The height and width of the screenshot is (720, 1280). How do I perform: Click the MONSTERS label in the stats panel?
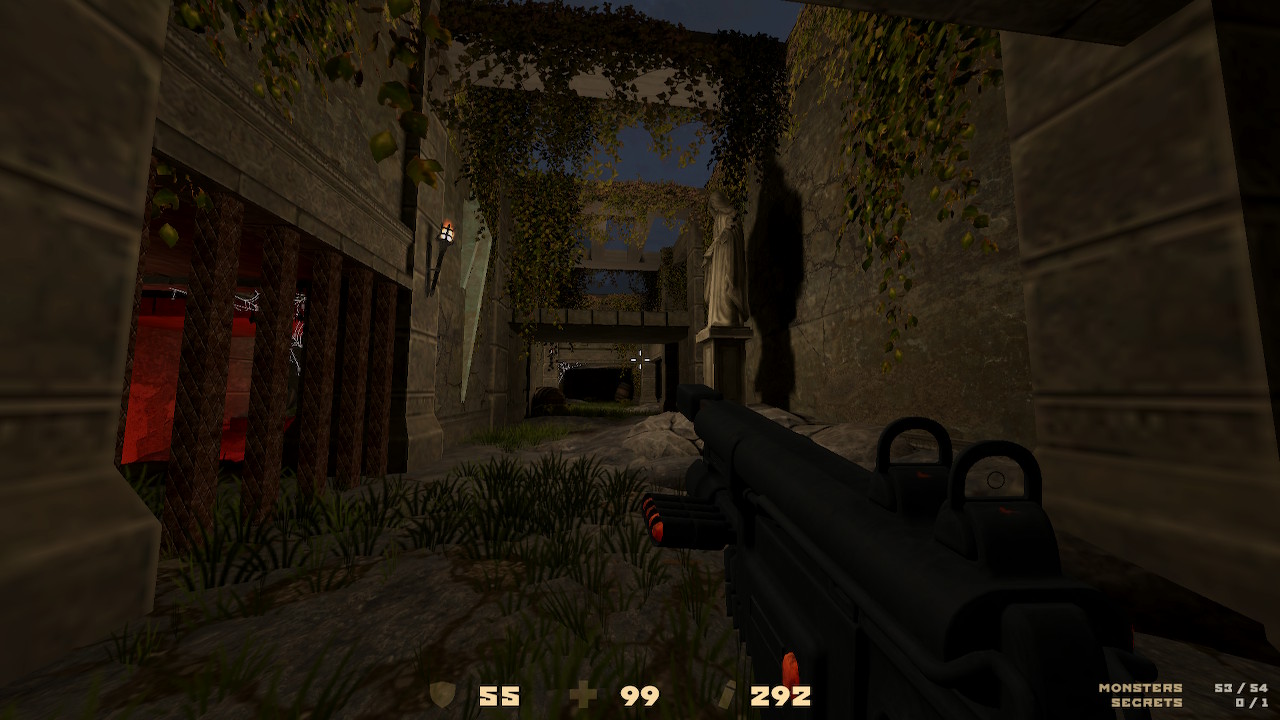click(1139, 687)
